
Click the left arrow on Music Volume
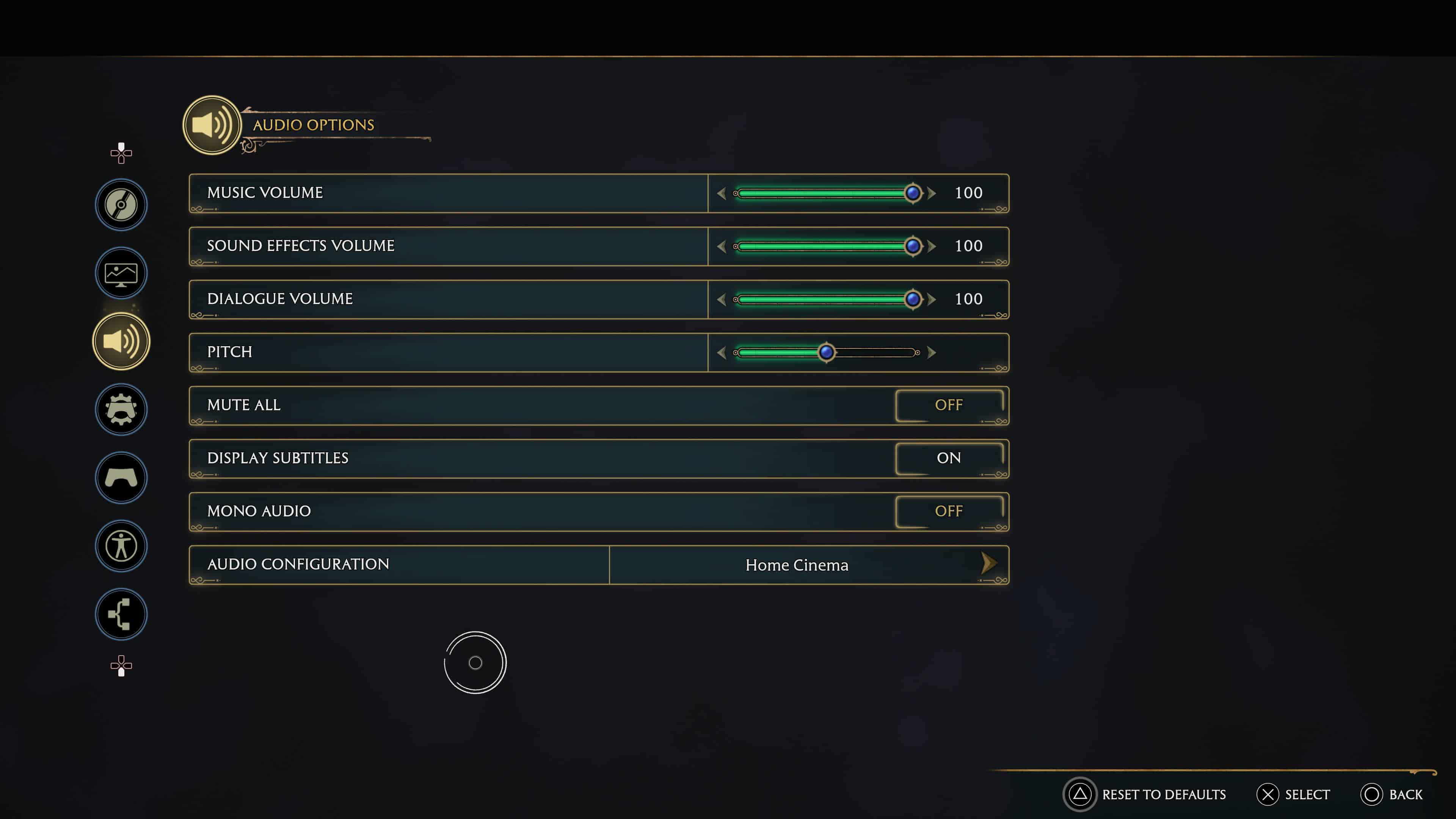(722, 193)
